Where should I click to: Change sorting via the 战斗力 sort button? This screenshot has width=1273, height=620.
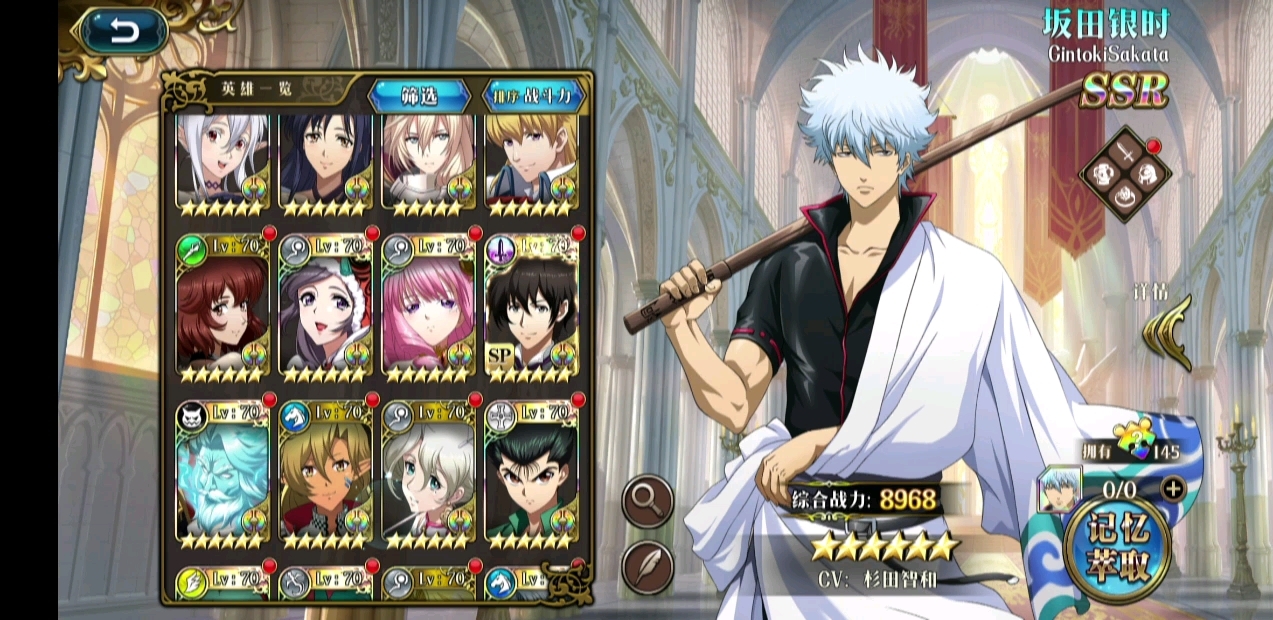coord(533,96)
